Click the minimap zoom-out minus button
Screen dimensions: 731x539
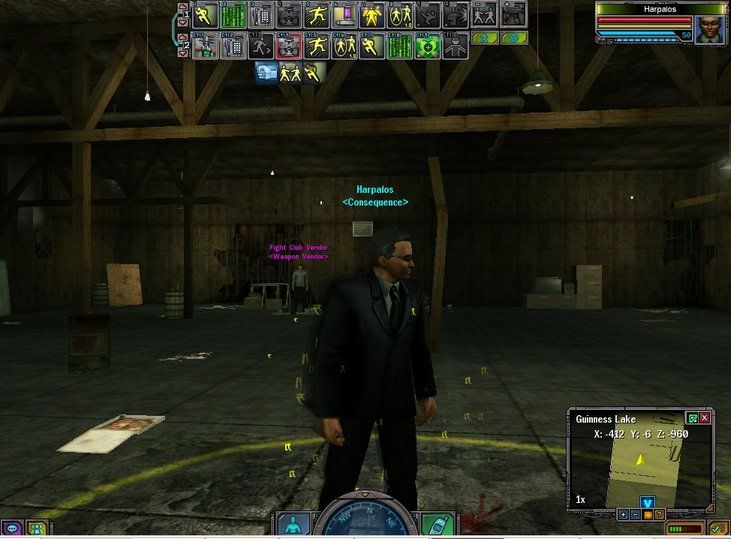[x=636, y=514]
